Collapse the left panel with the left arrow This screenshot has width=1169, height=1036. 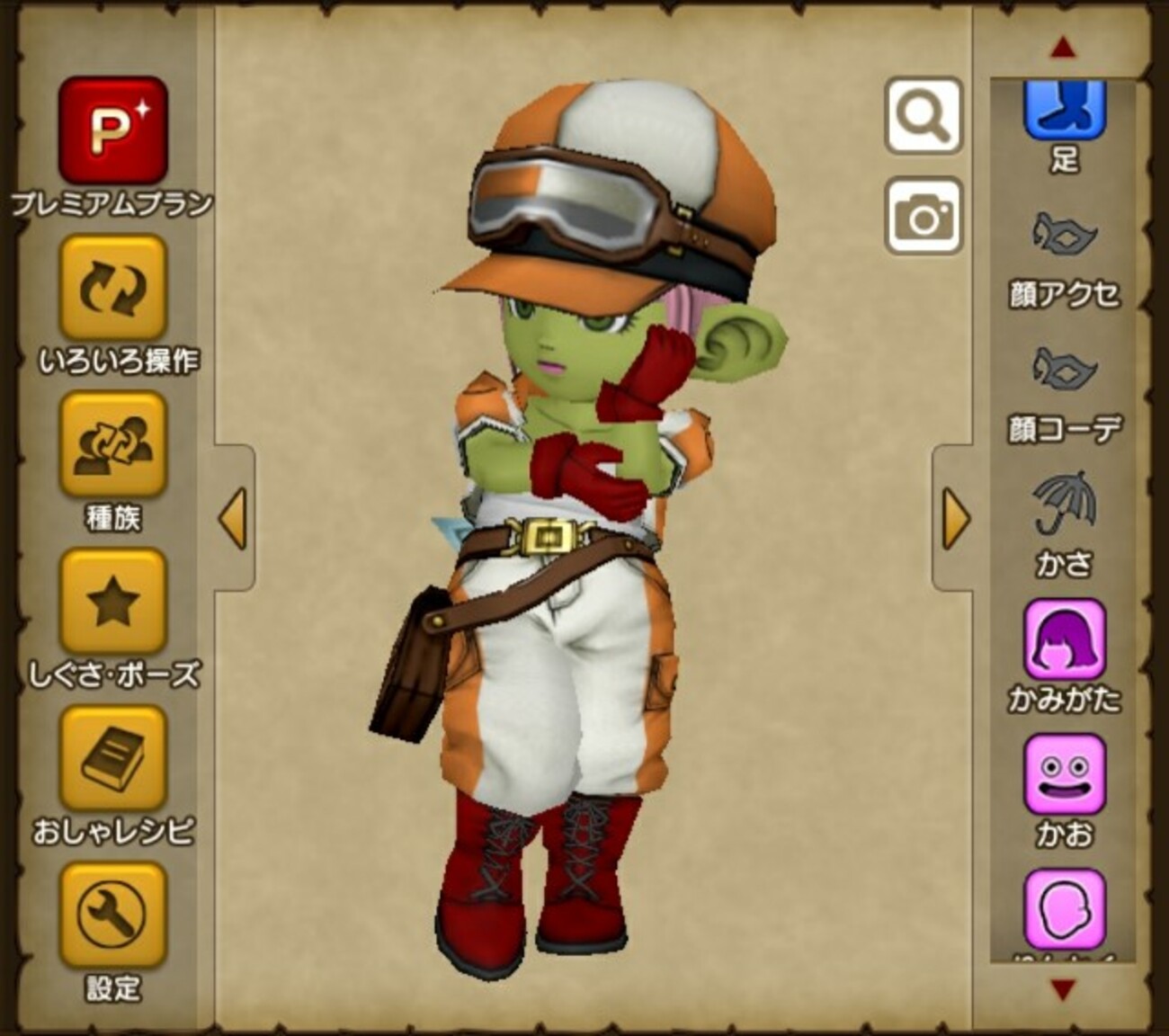(x=234, y=519)
